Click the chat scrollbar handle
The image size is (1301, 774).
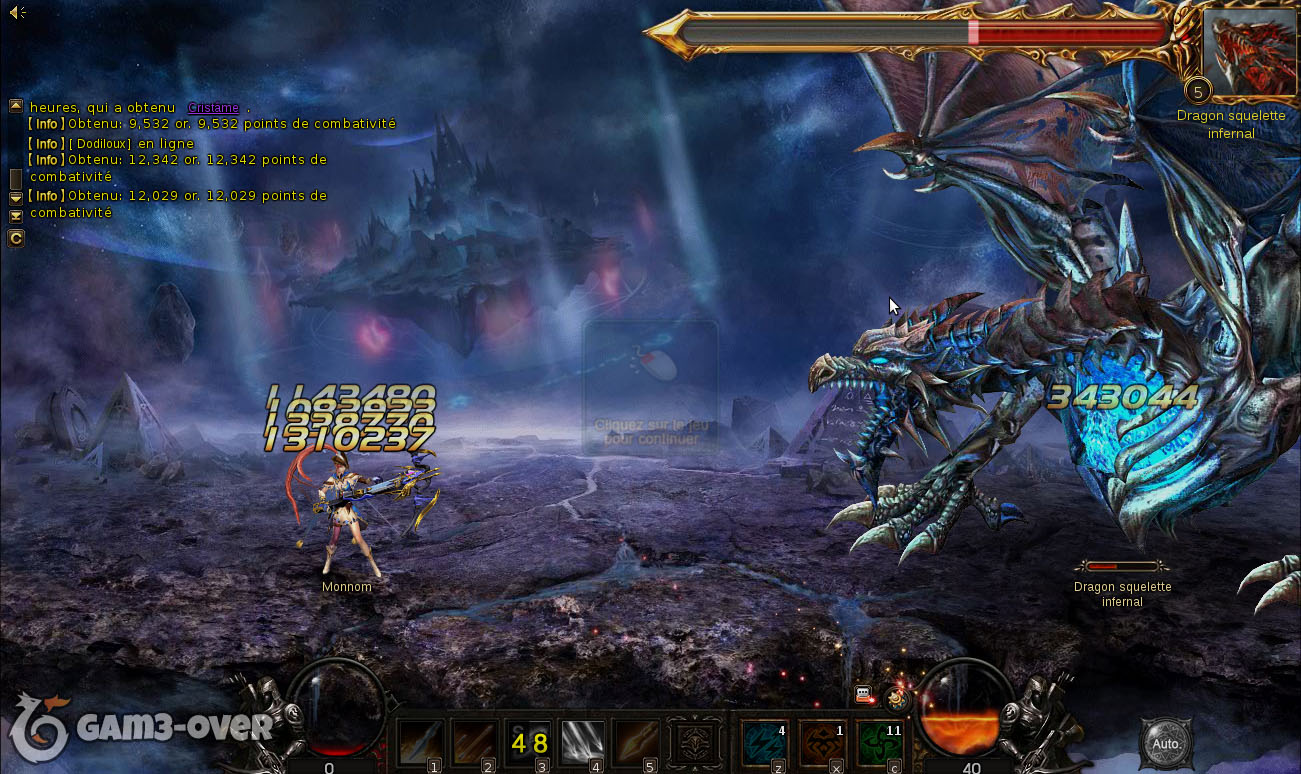[x=16, y=179]
